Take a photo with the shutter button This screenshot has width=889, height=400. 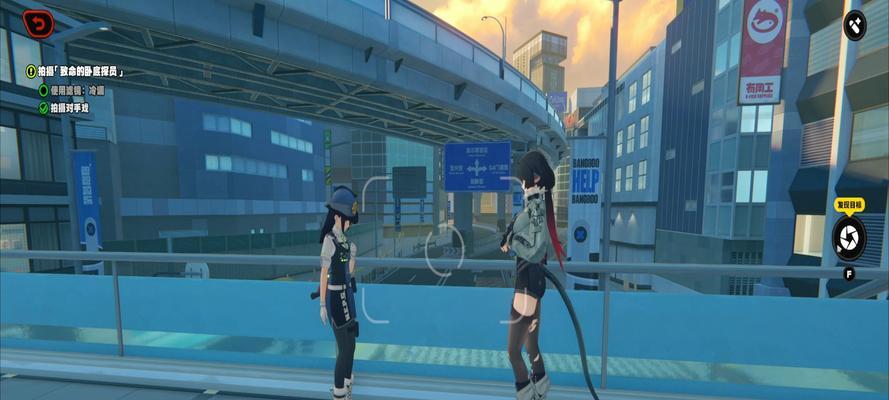[x=848, y=237]
